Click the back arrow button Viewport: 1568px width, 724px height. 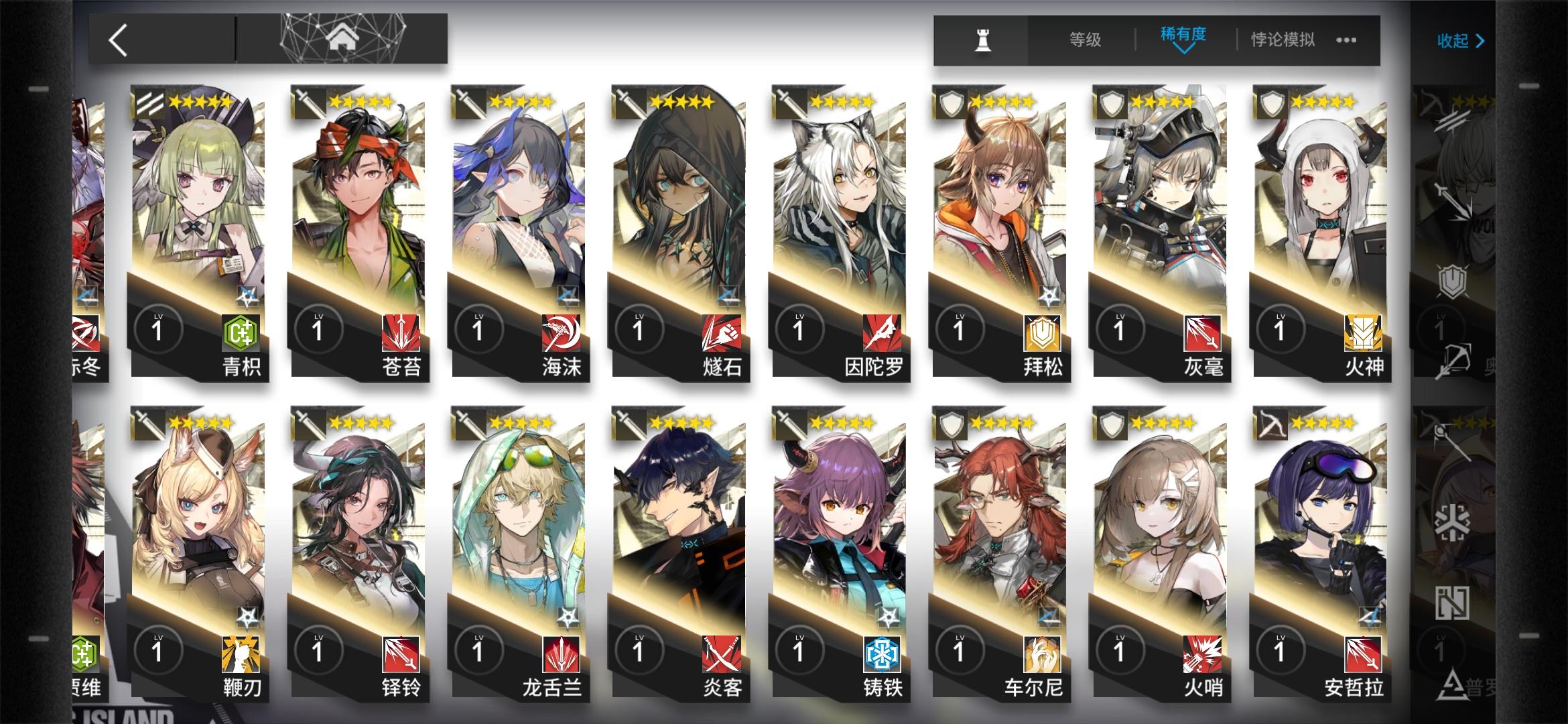tap(118, 38)
